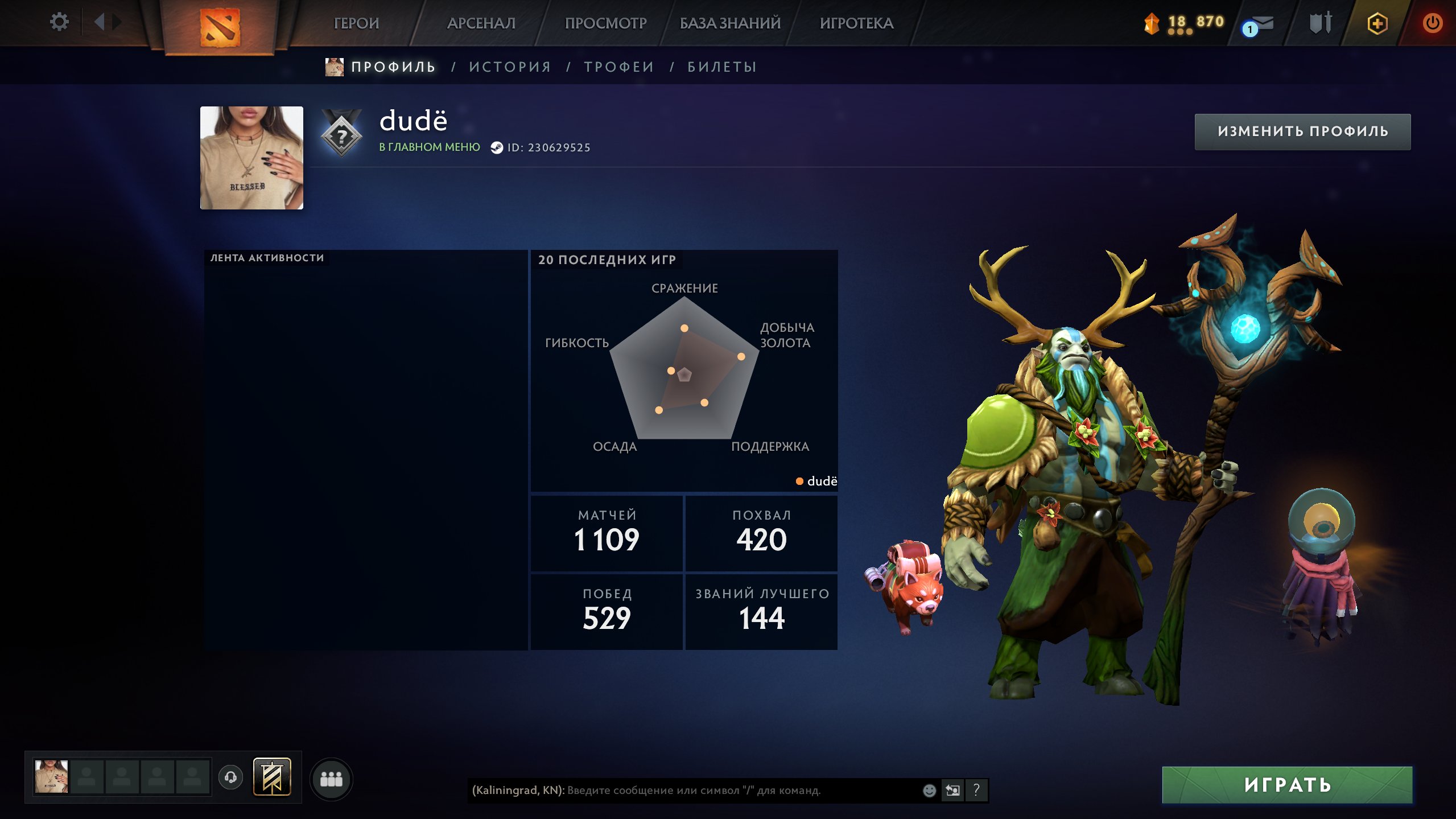The width and height of the screenshot is (1456, 819).
Task: Open the friends list group icon
Action: pos(331,779)
